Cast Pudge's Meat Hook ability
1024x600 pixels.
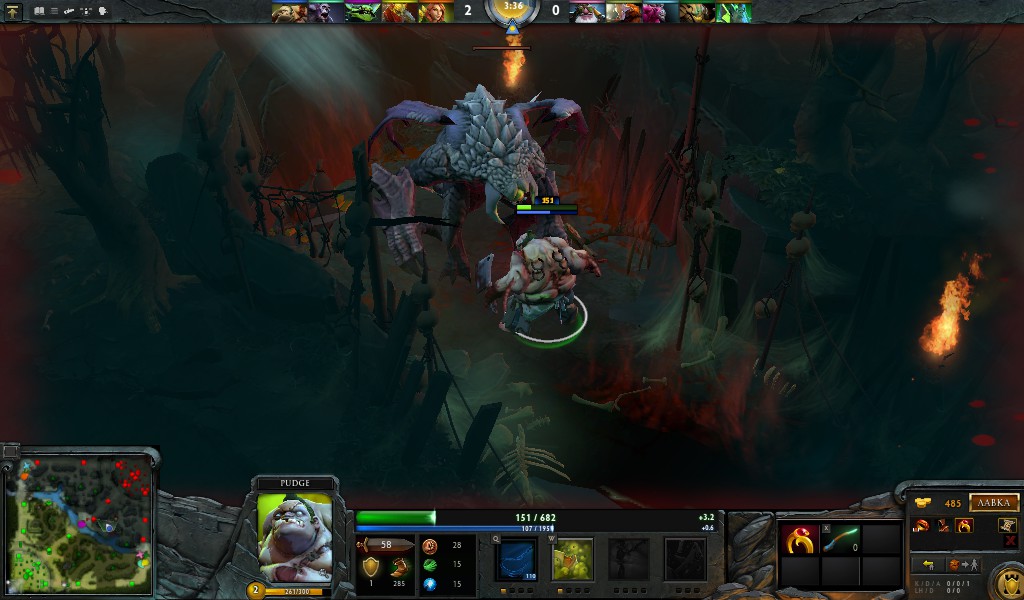pyautogui.click(x=517, y=559)
